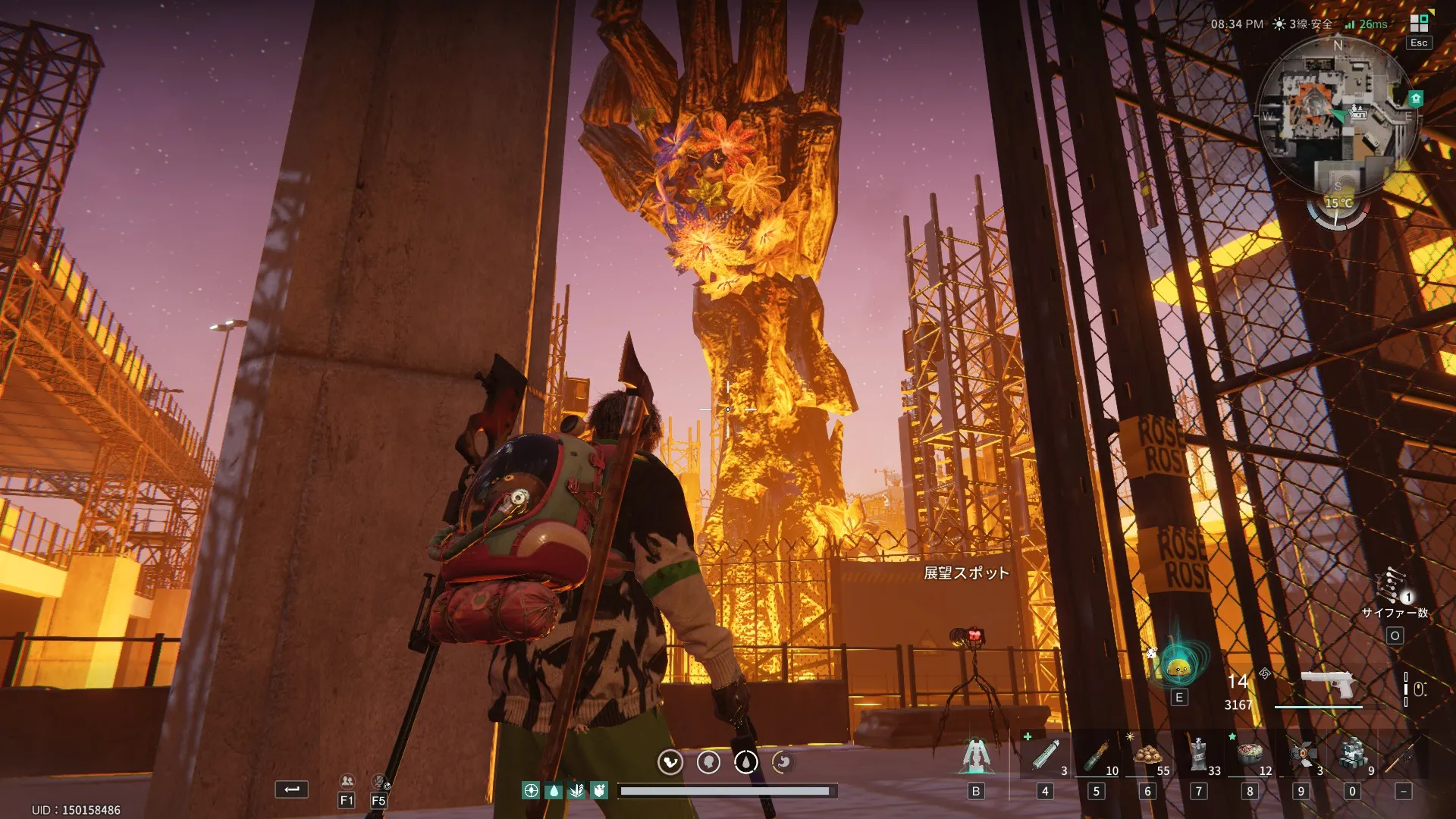The image size is (1456, 819).
Task: Choose the stone blocks hotbar slot
Action: (x=1352, y=755)
